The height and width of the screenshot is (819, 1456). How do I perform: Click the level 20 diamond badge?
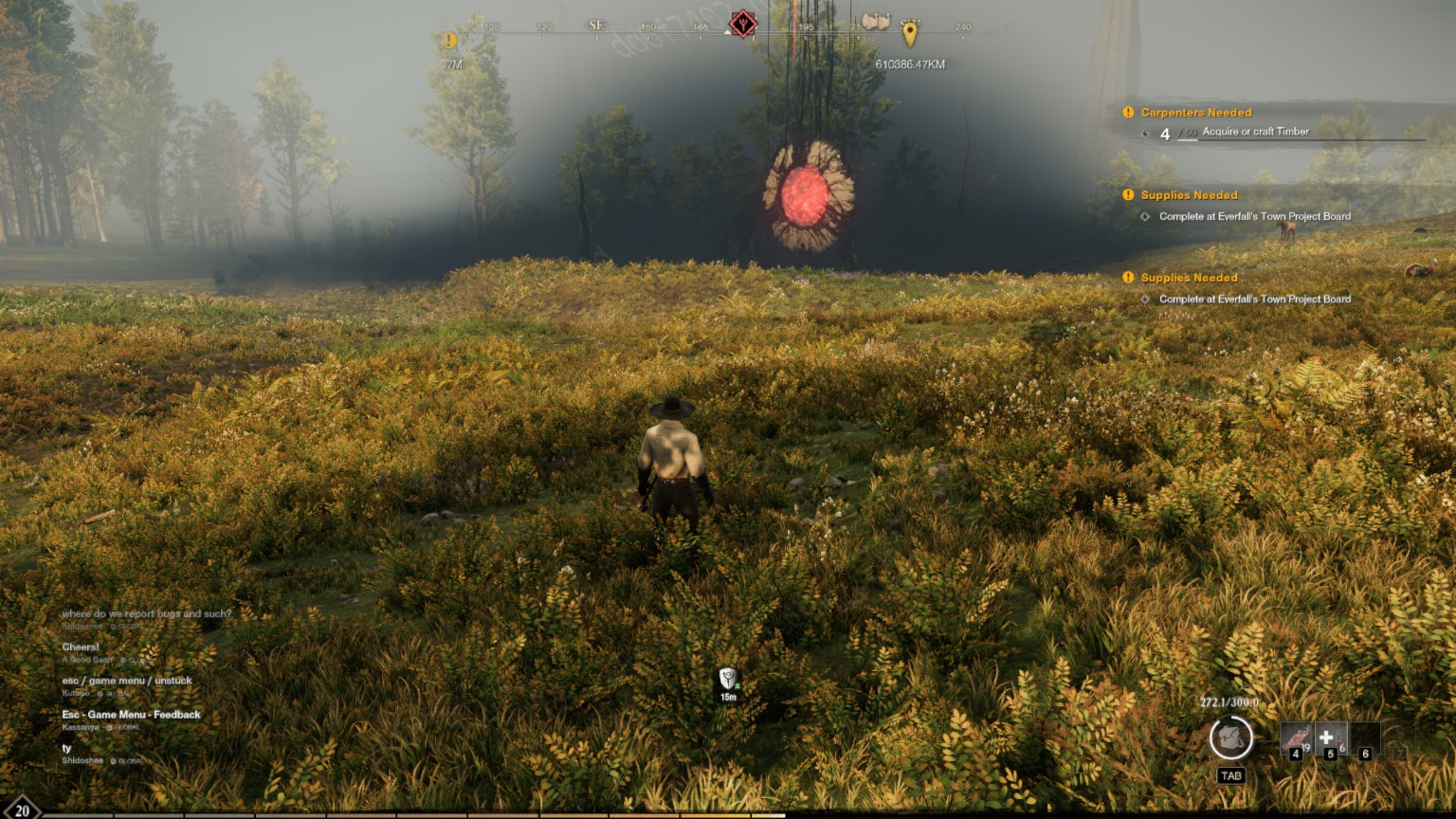[21, 810]
